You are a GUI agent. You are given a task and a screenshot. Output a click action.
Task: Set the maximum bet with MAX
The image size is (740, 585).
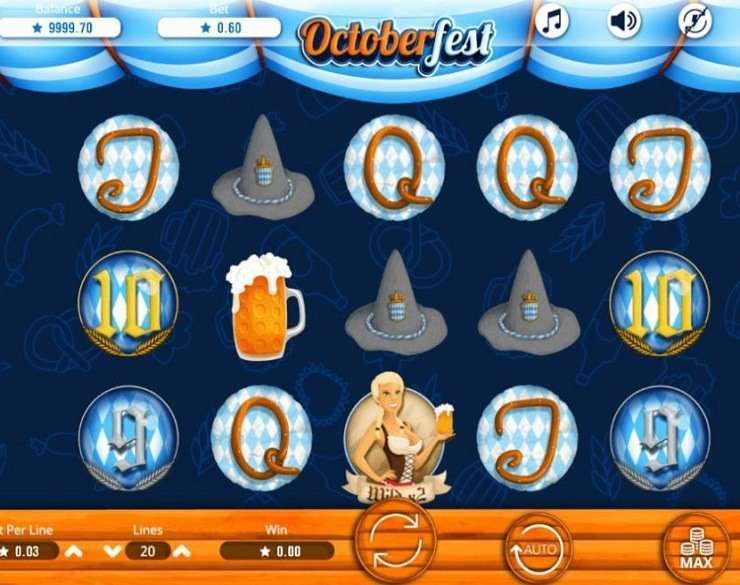click(x=696, y=547)
